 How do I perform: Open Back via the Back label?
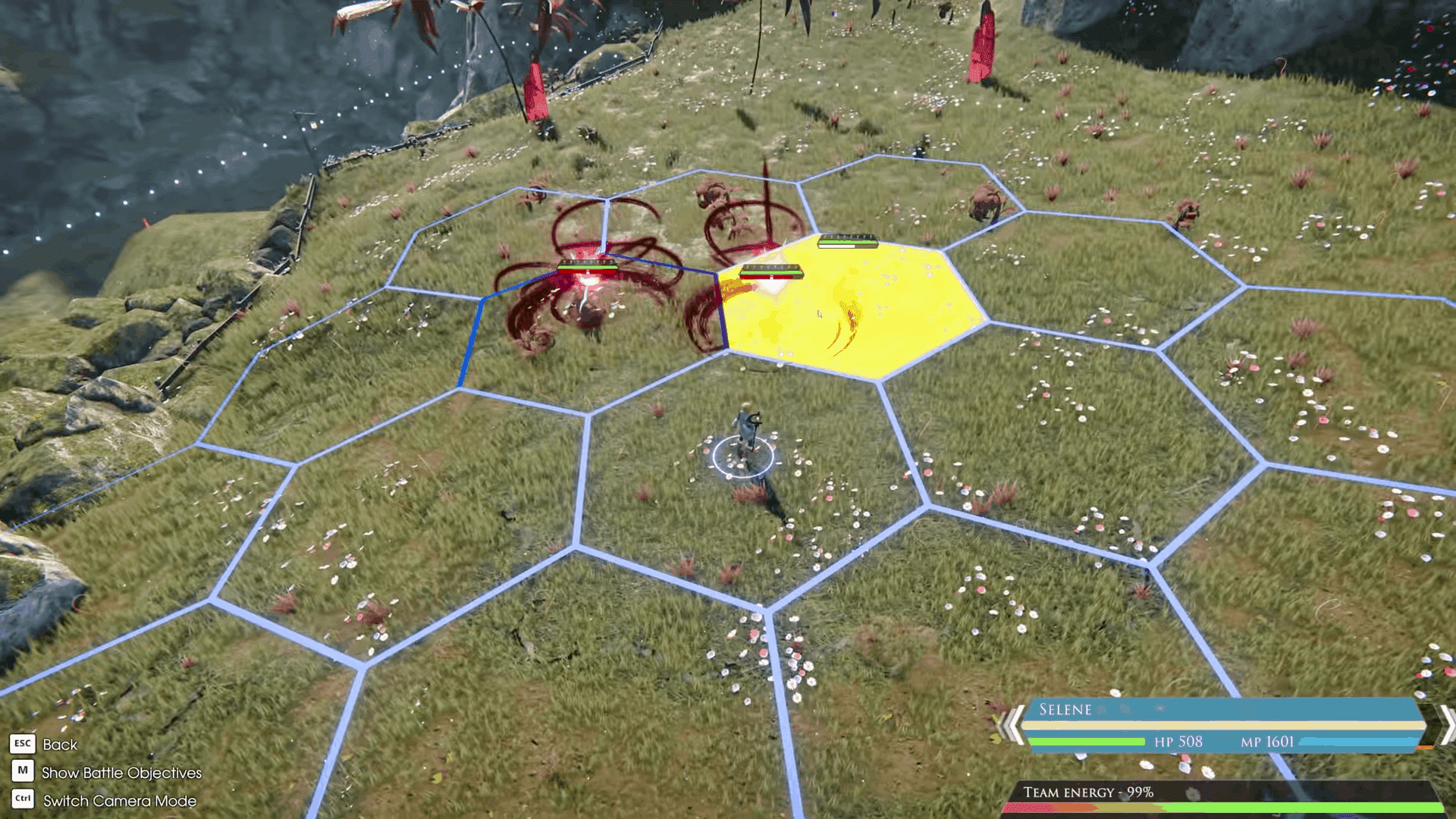click(61, 745)
